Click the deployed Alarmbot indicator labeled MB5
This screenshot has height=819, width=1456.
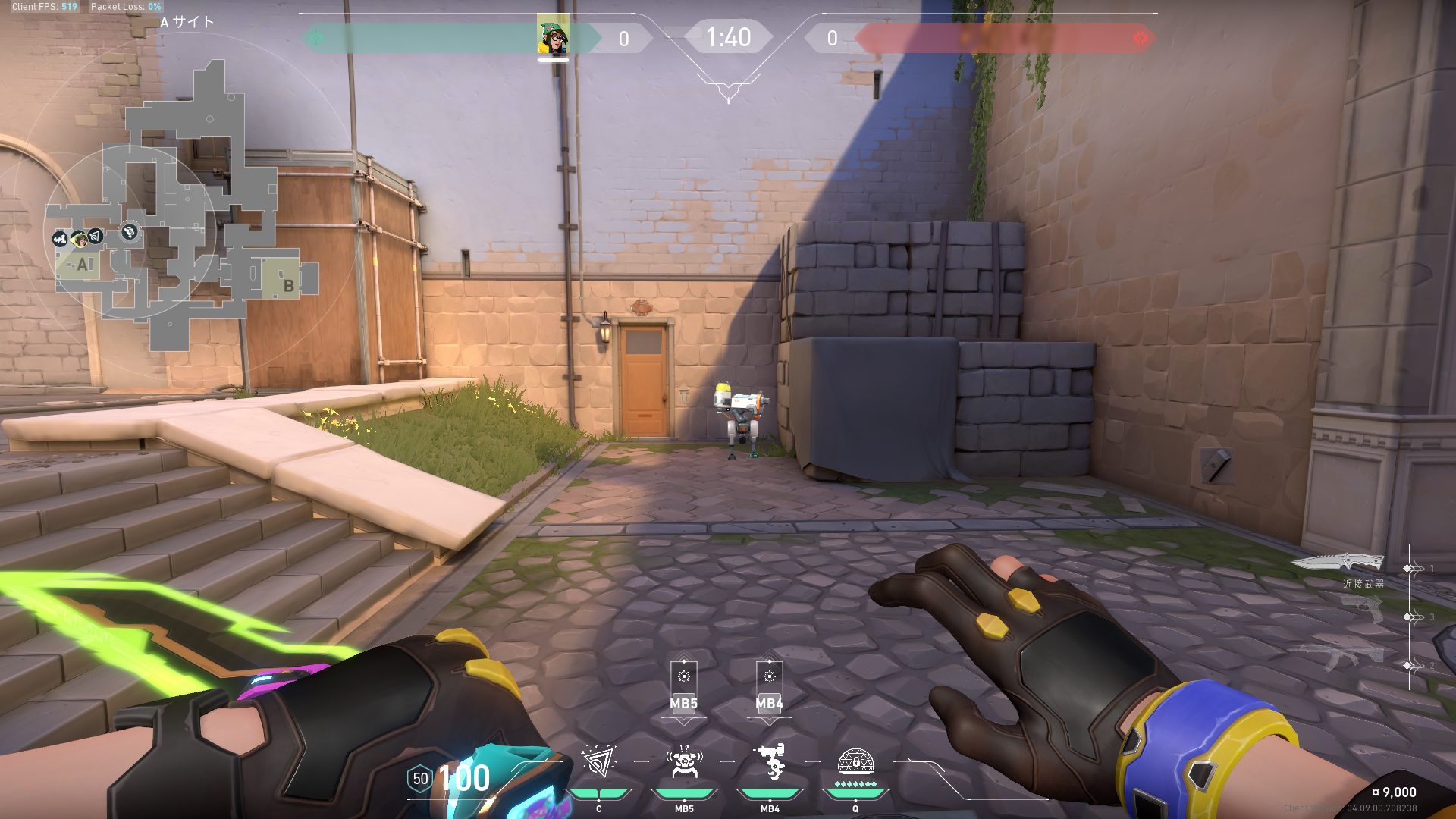click(683, 686)
